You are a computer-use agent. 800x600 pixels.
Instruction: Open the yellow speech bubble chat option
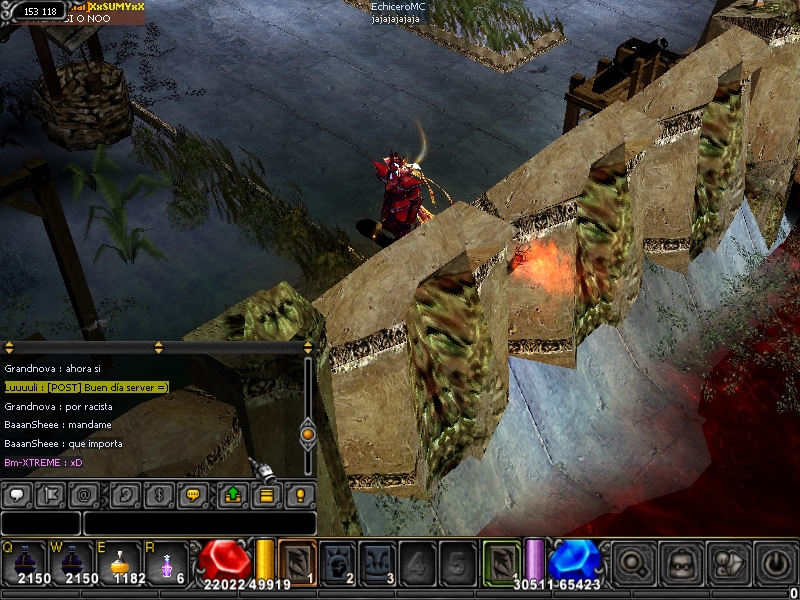(x=195, y=494)
